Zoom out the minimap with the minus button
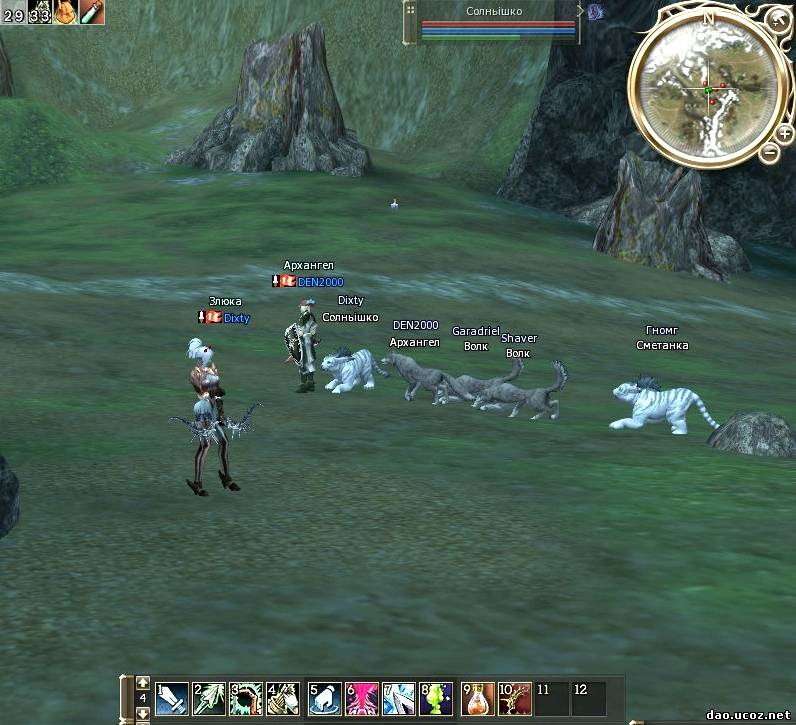Screen dimensions: 796x725 click(769, 153)
